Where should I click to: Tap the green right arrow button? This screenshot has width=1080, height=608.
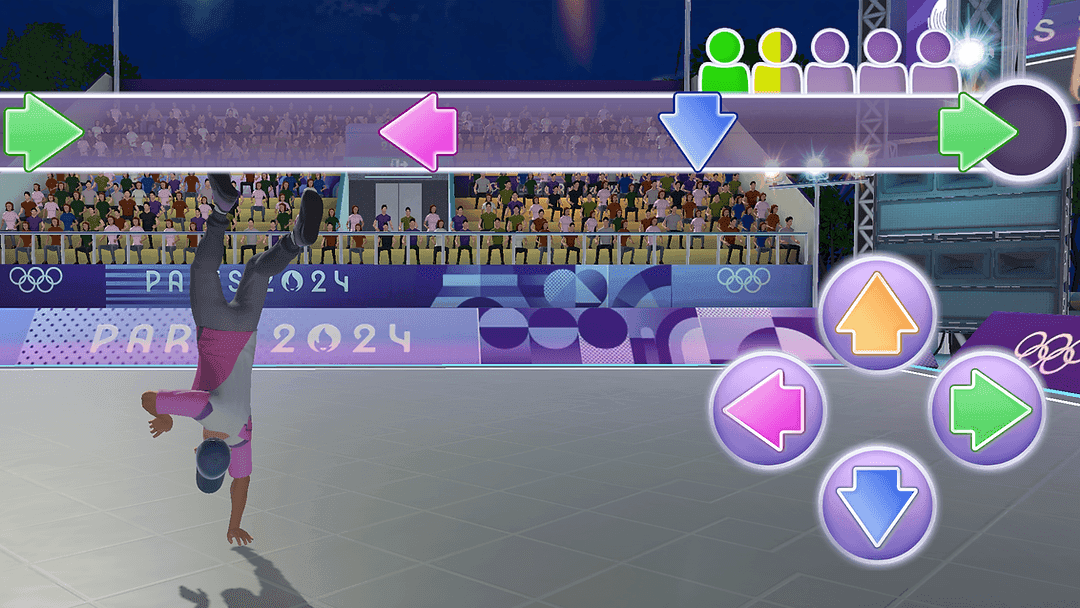pyautogui.click(x=987, y=409)
